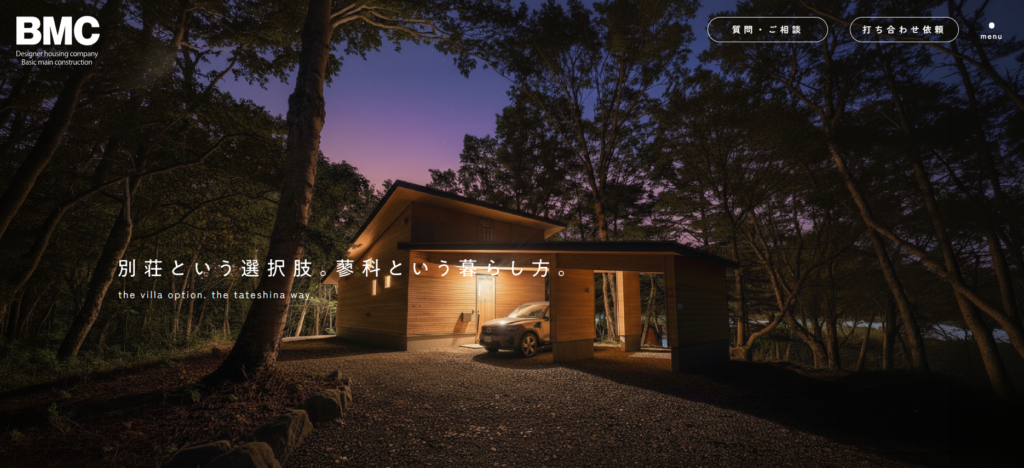The width and height of the screenshot is (1024, 468).
Task: Select the 打ち合わせ依頼 meeting request button
Action: (904, 30)
